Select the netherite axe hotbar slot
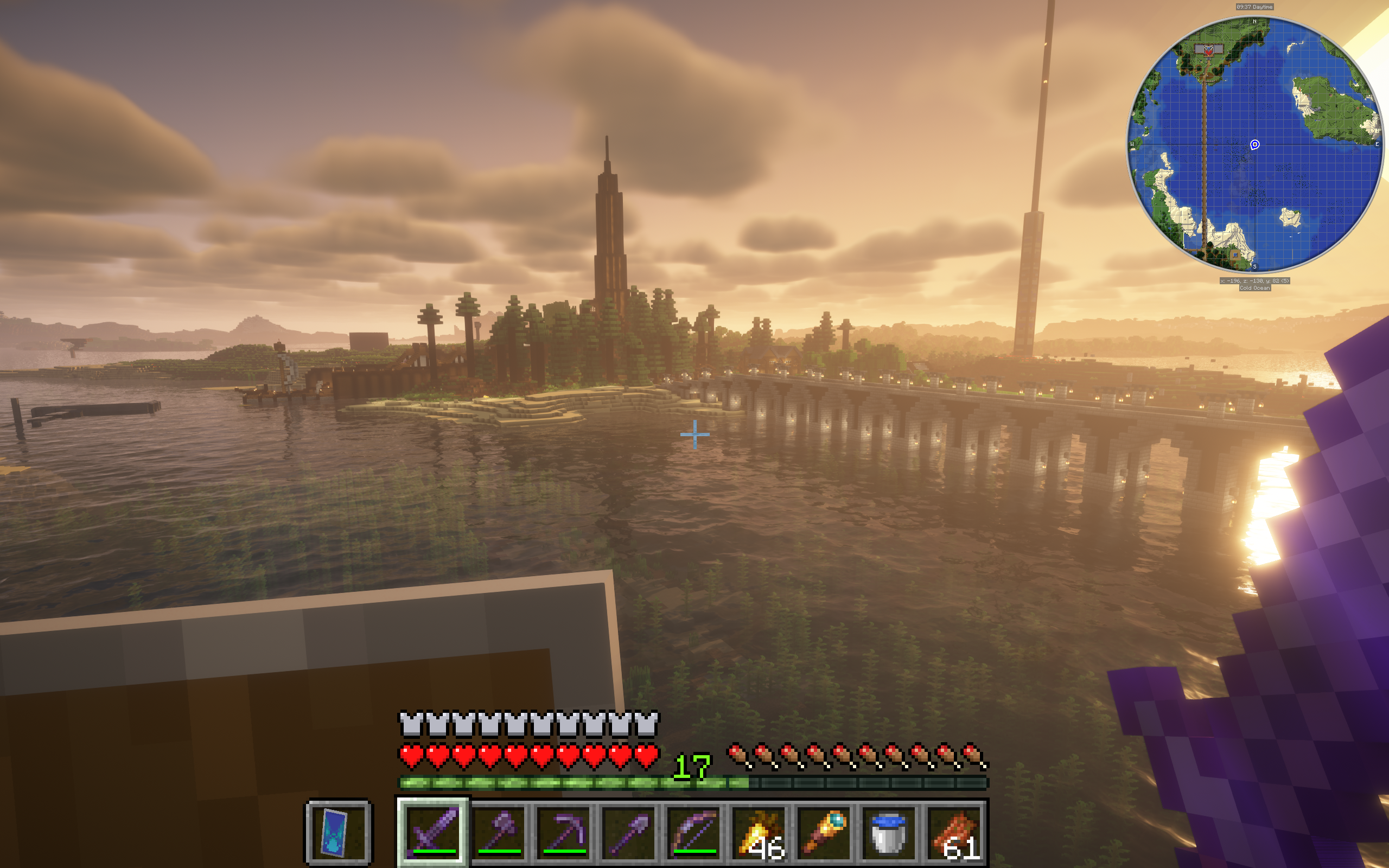1389x868 pixels. coord(499,832)
